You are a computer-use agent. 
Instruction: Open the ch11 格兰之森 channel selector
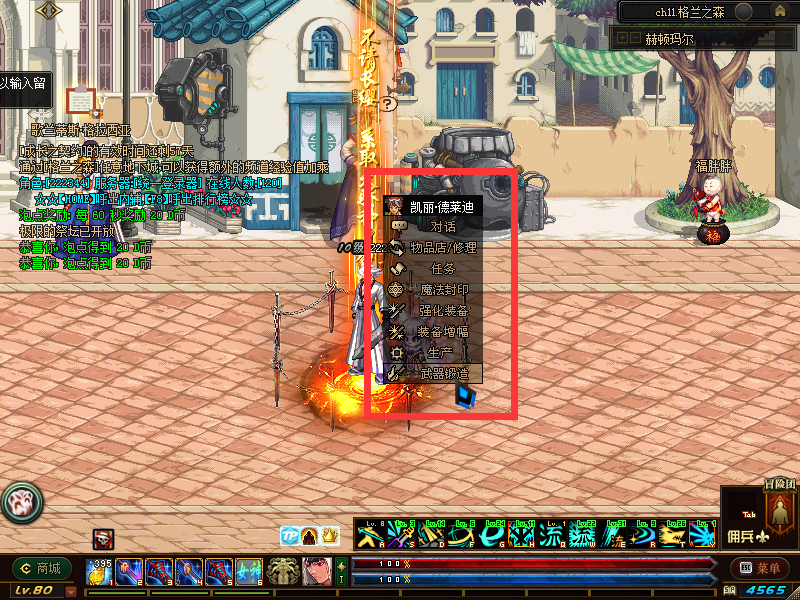tap(690, 11)
